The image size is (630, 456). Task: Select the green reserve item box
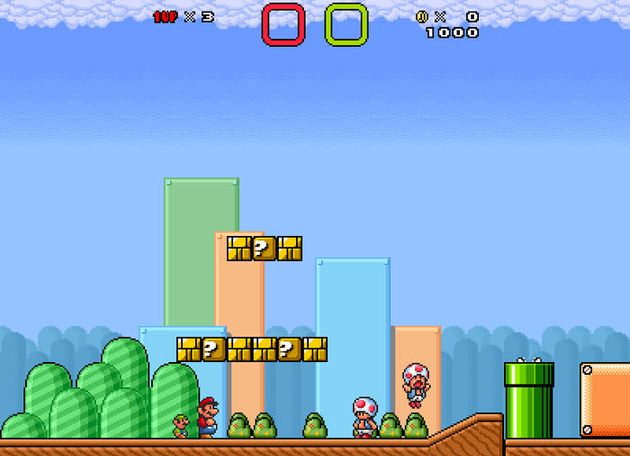(346, 25)
